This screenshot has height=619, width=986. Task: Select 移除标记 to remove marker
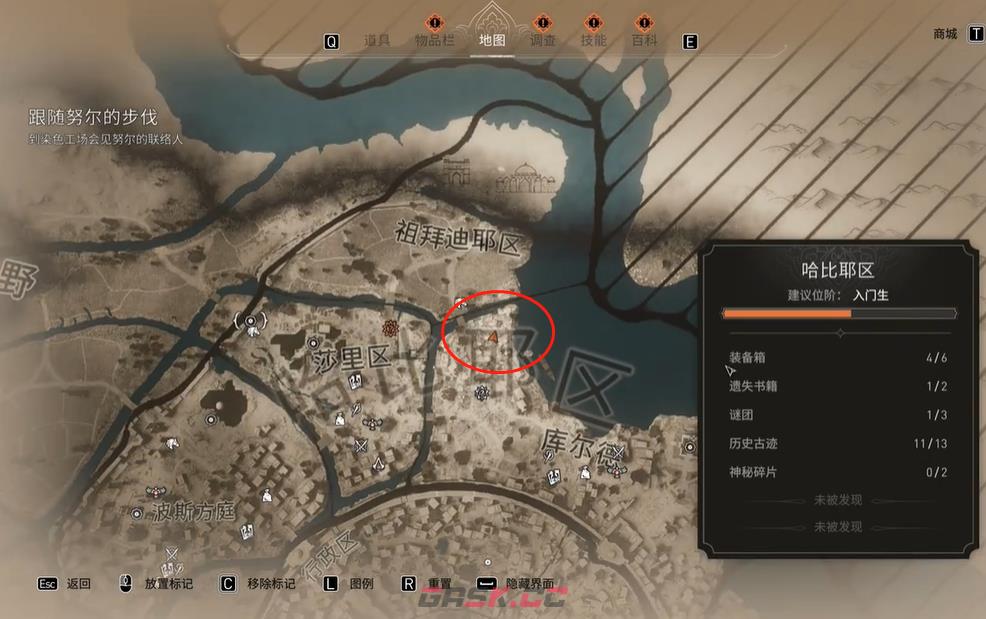point(271,584)
